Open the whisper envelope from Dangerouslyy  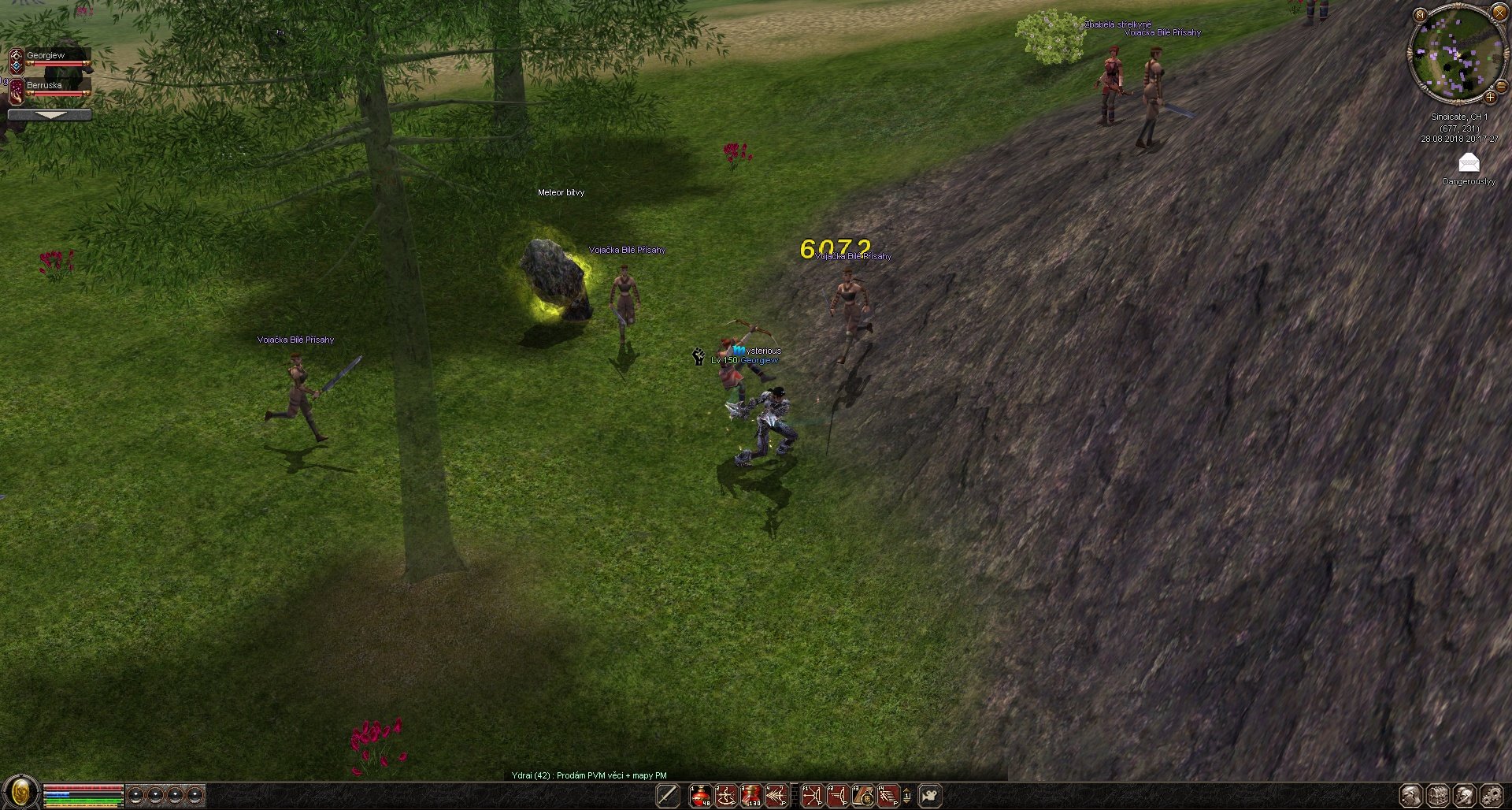point(1469,163)
